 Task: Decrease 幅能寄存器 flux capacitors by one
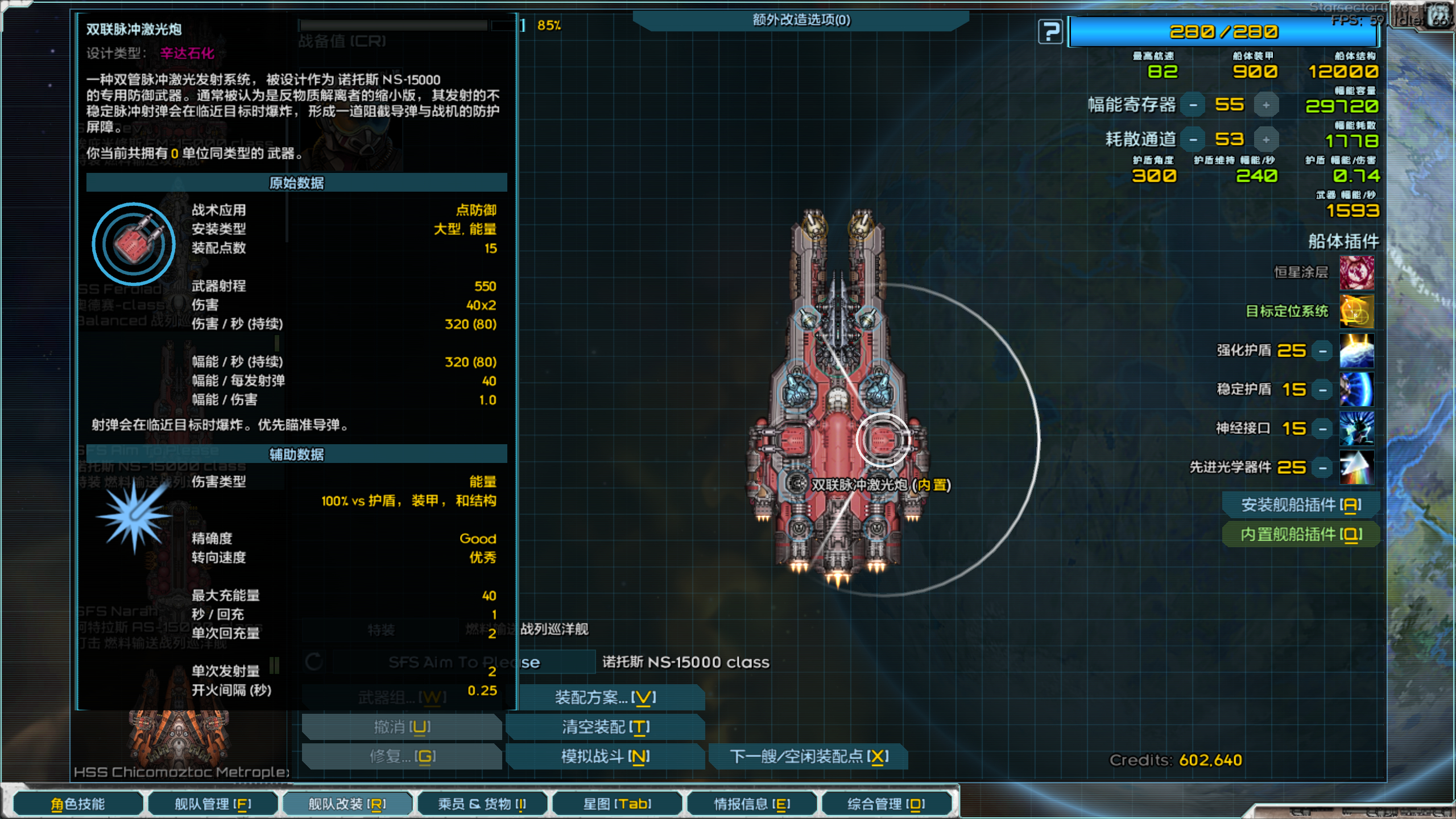1193,105
